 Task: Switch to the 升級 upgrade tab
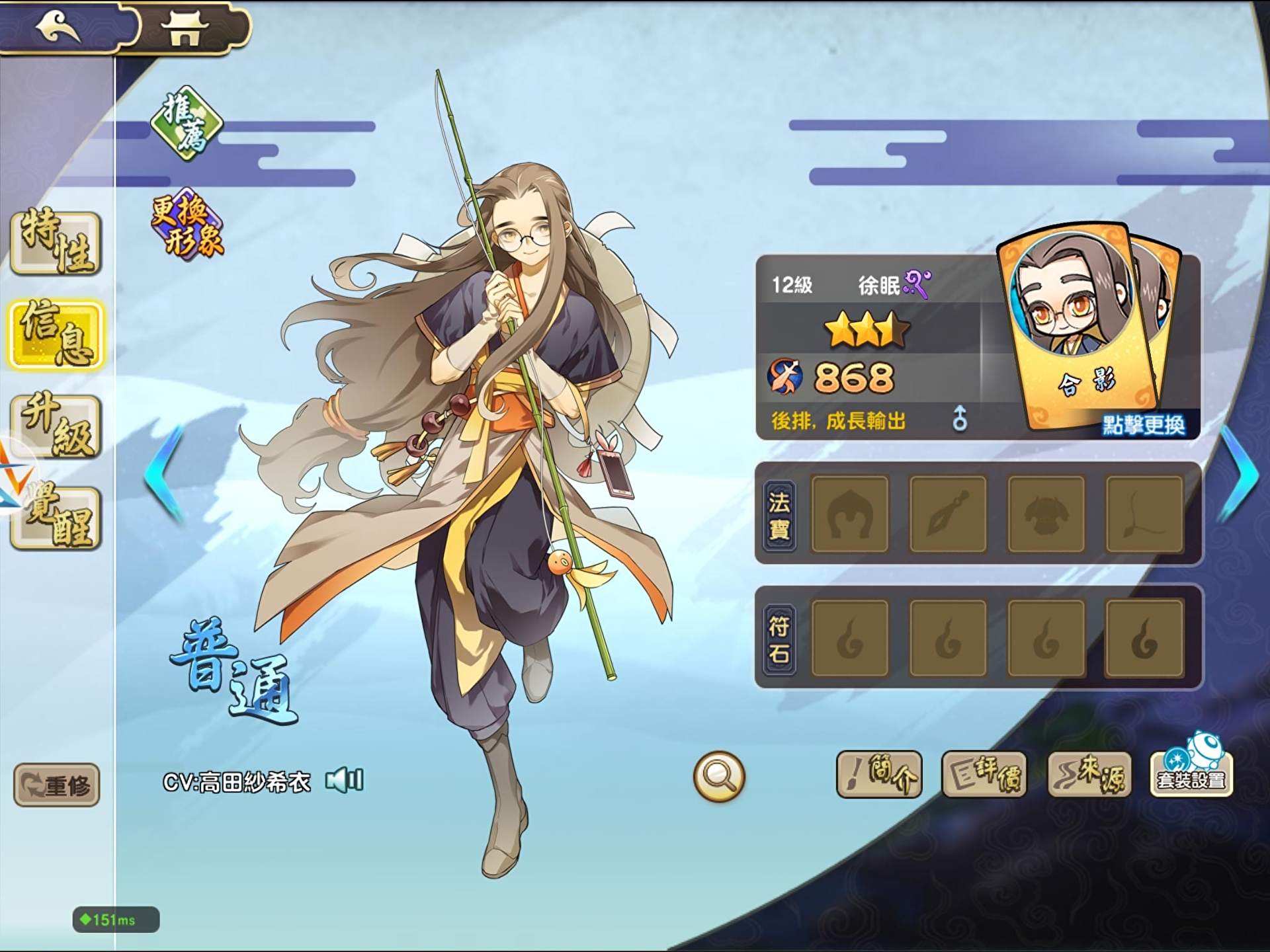[x=56, y=426]
